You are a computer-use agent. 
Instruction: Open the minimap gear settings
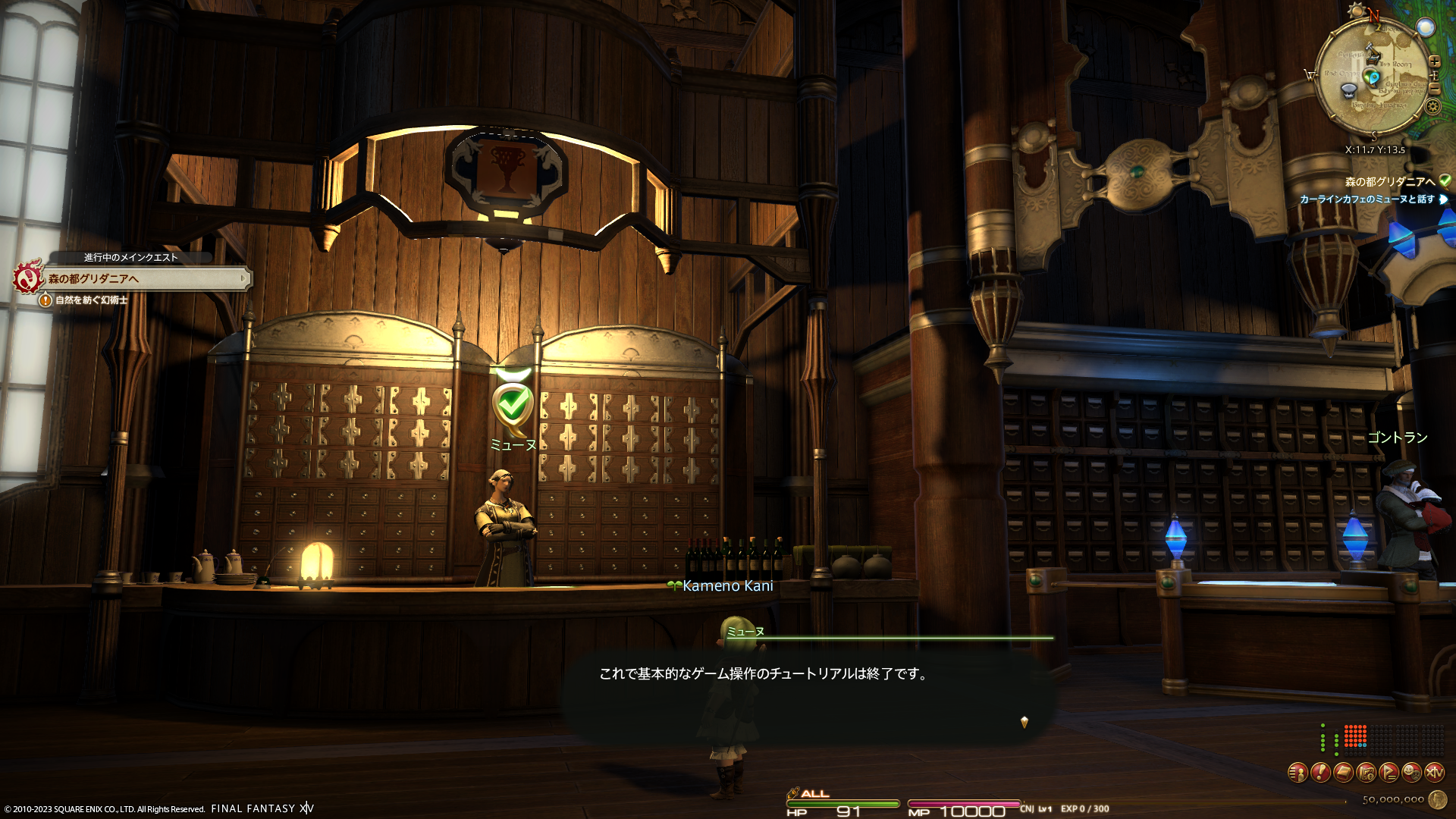1432,106
